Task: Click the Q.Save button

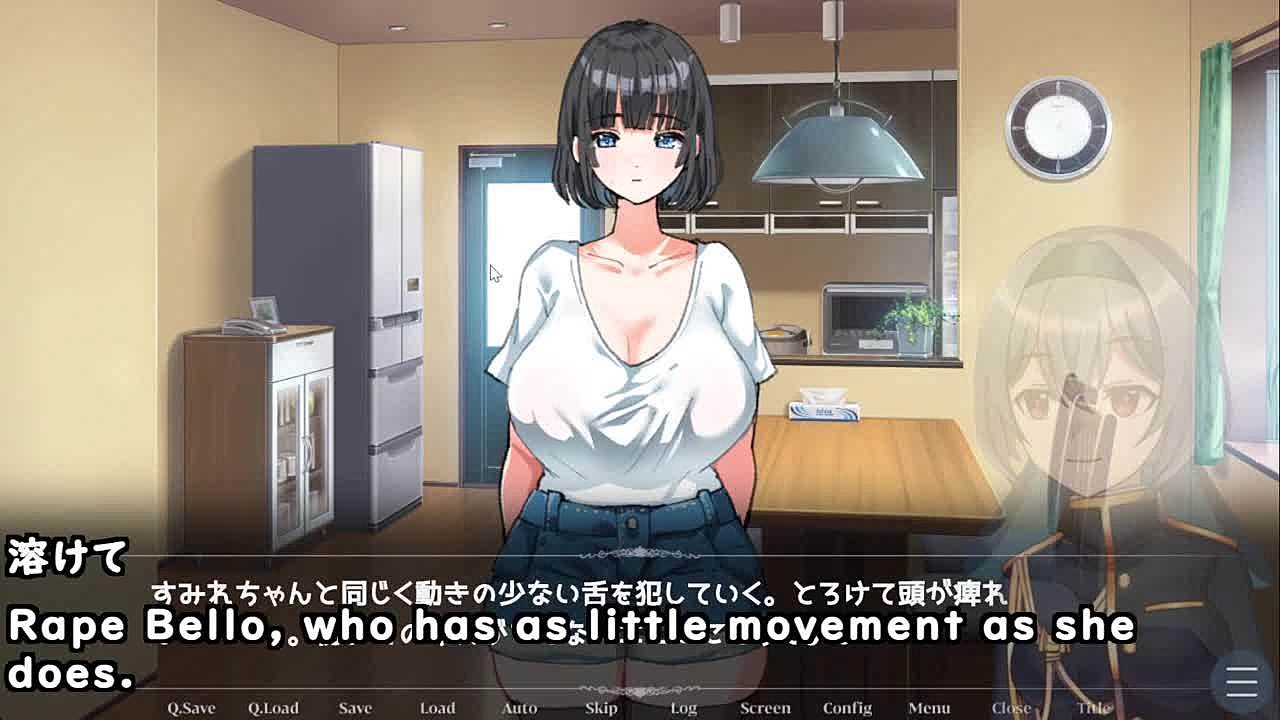Action: (x=191, y=708)
